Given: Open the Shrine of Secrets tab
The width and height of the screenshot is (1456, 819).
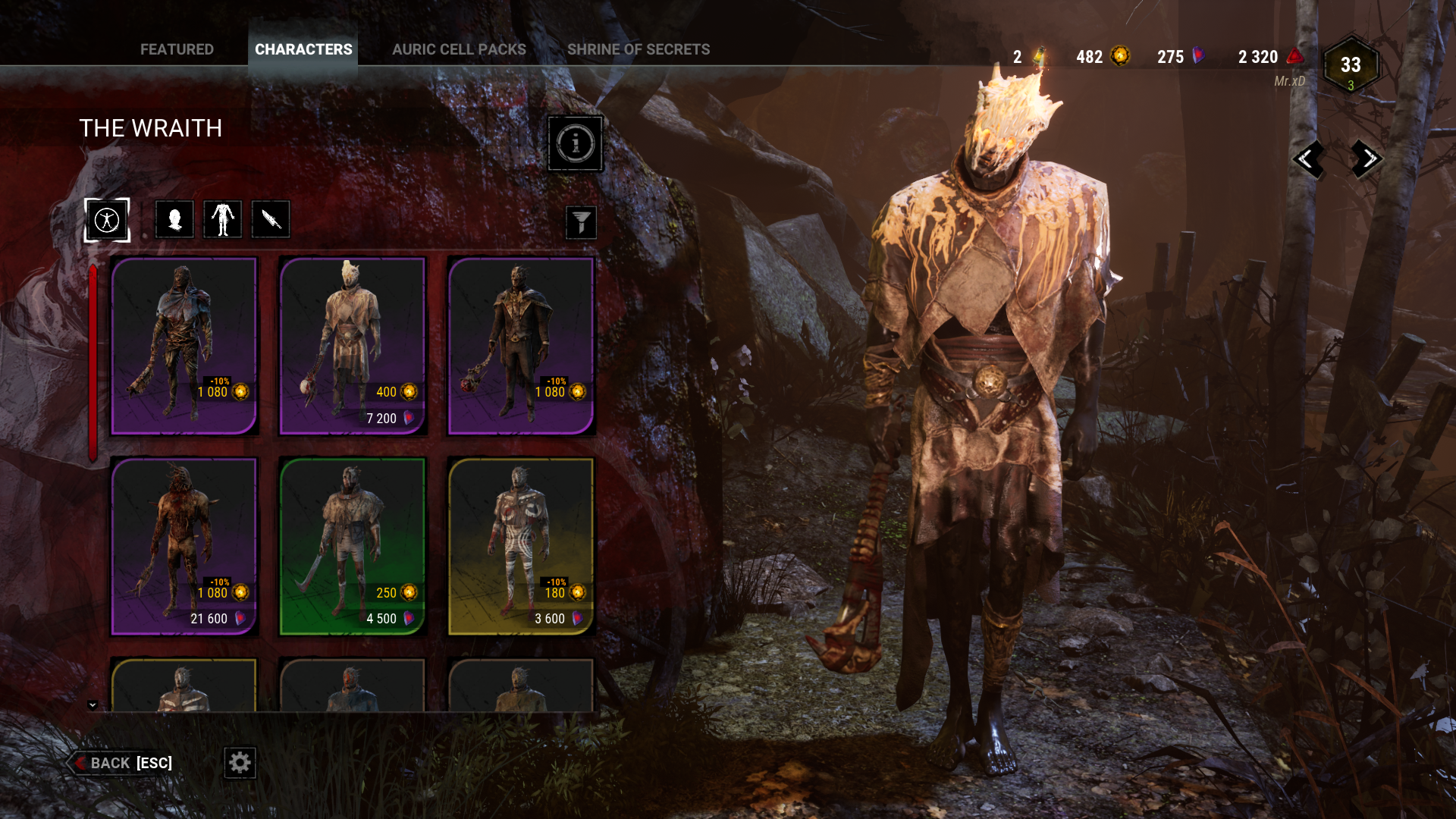Looking at the screenshot, I should click(639, 49).
